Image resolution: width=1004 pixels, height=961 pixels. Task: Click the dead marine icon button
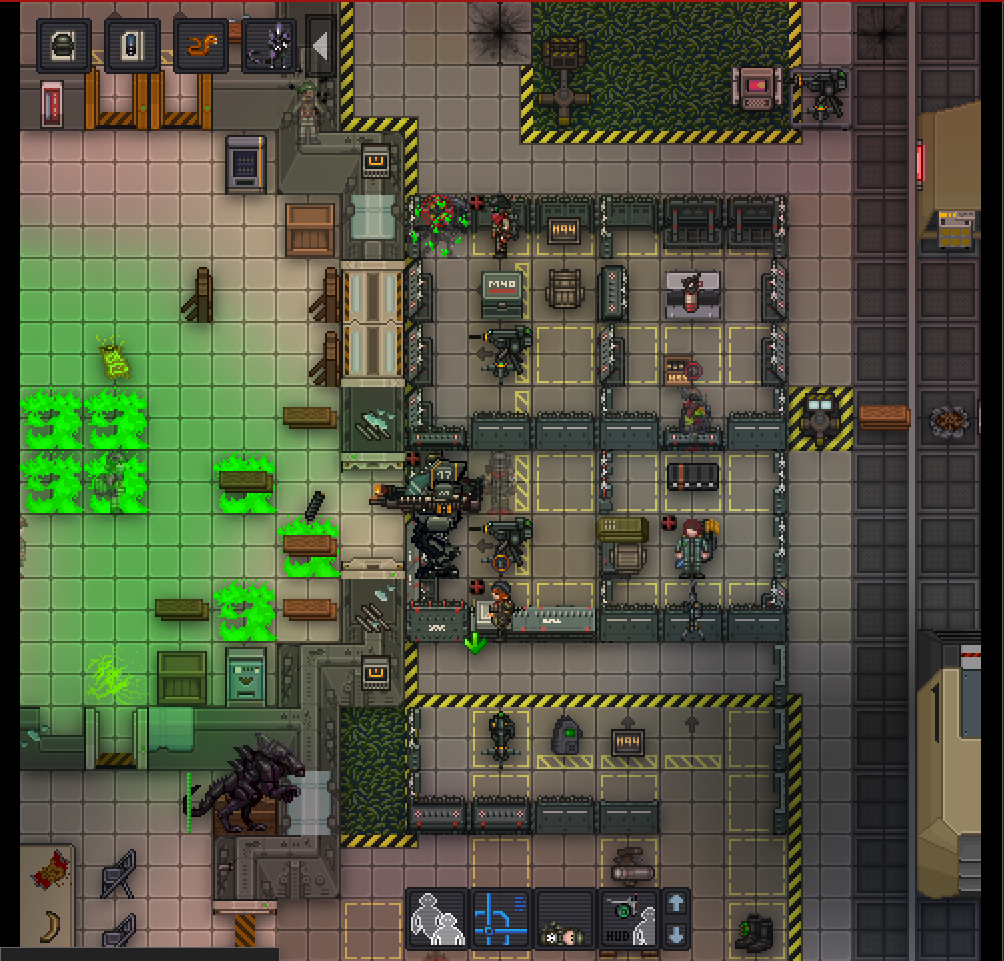[565, 918]
